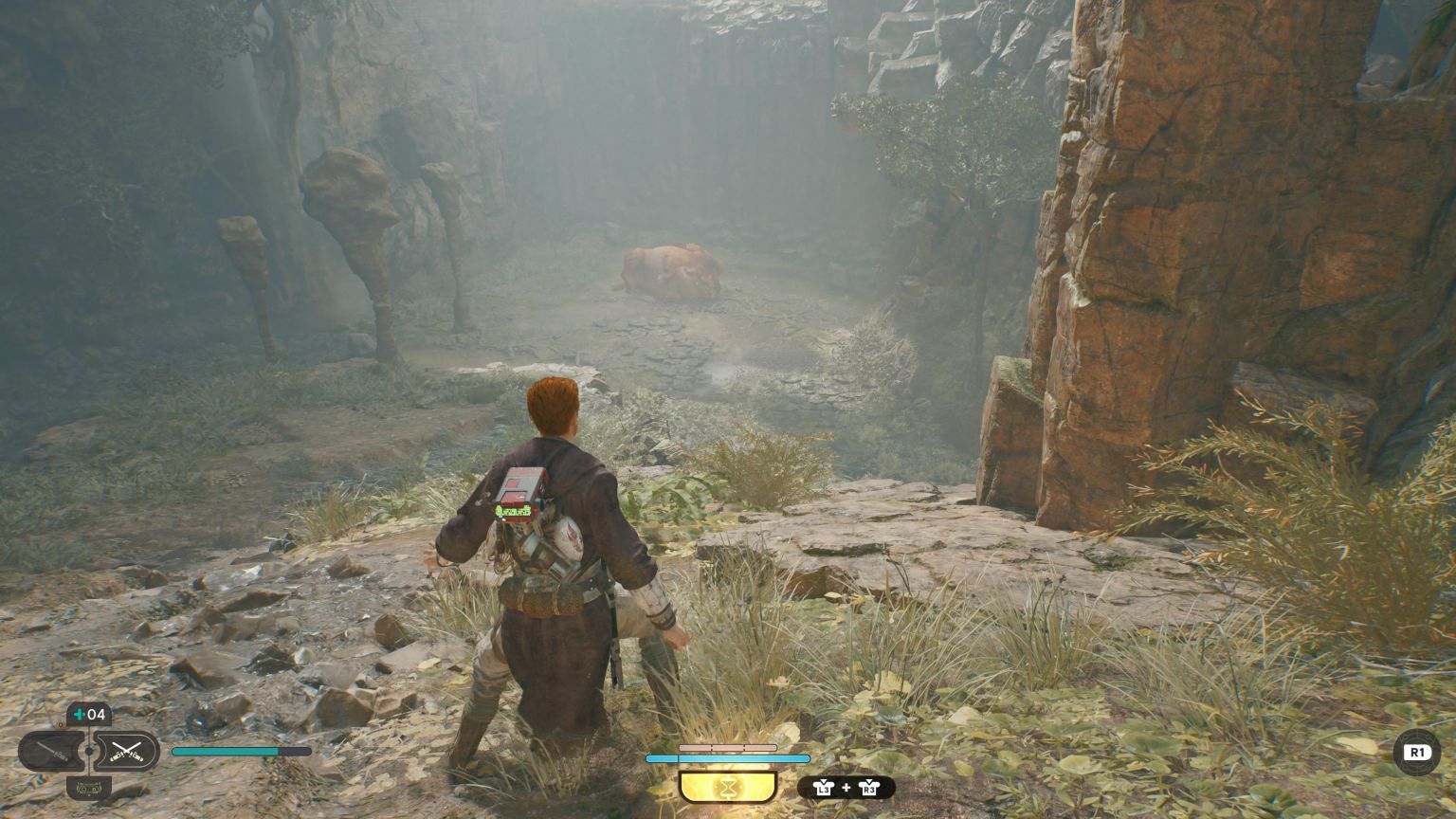1456x819 pixels.
Task: Click the stim count 04 label
Action: point(97,714)
